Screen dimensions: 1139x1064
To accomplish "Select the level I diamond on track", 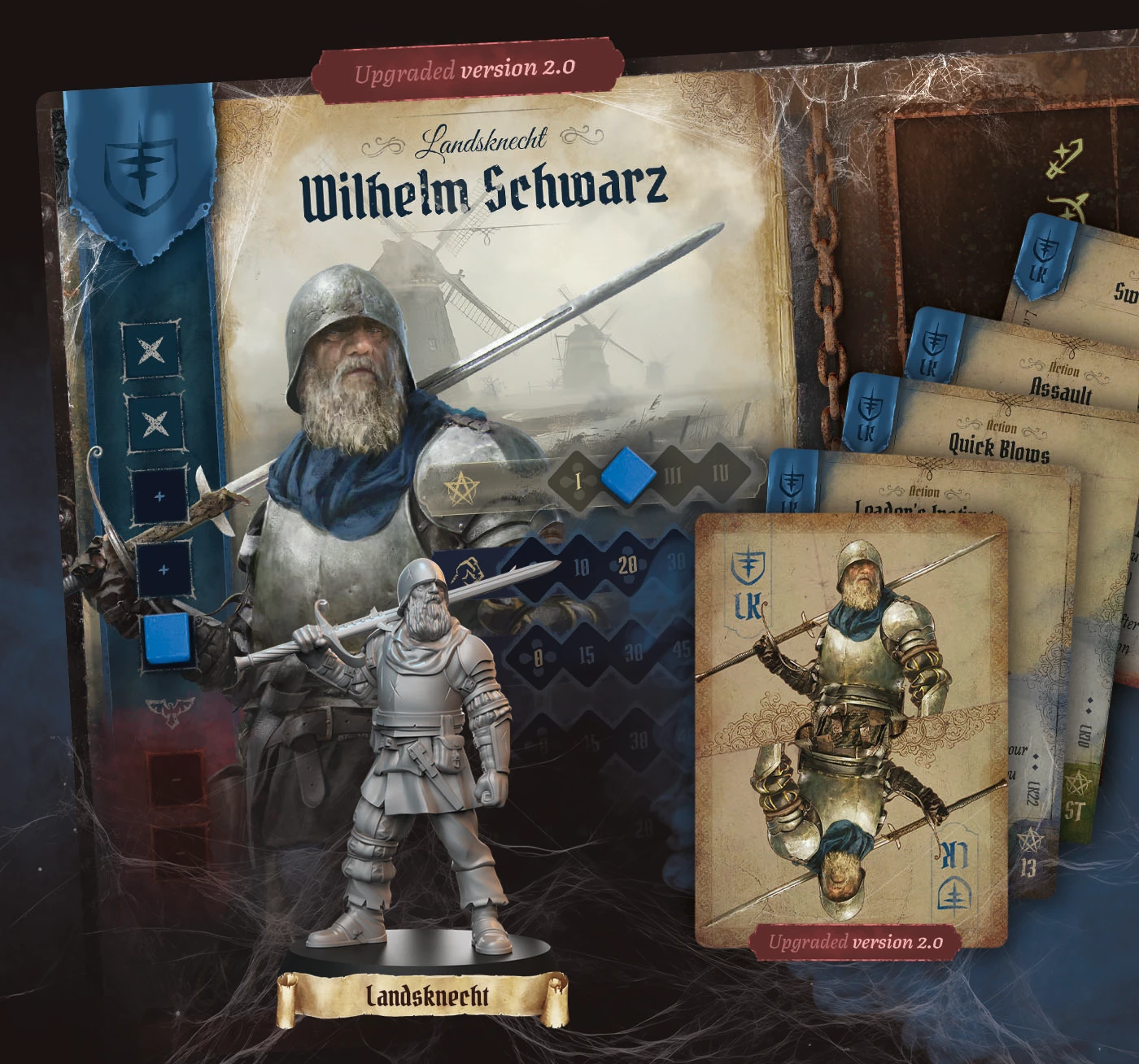I will tap(578, 481).
